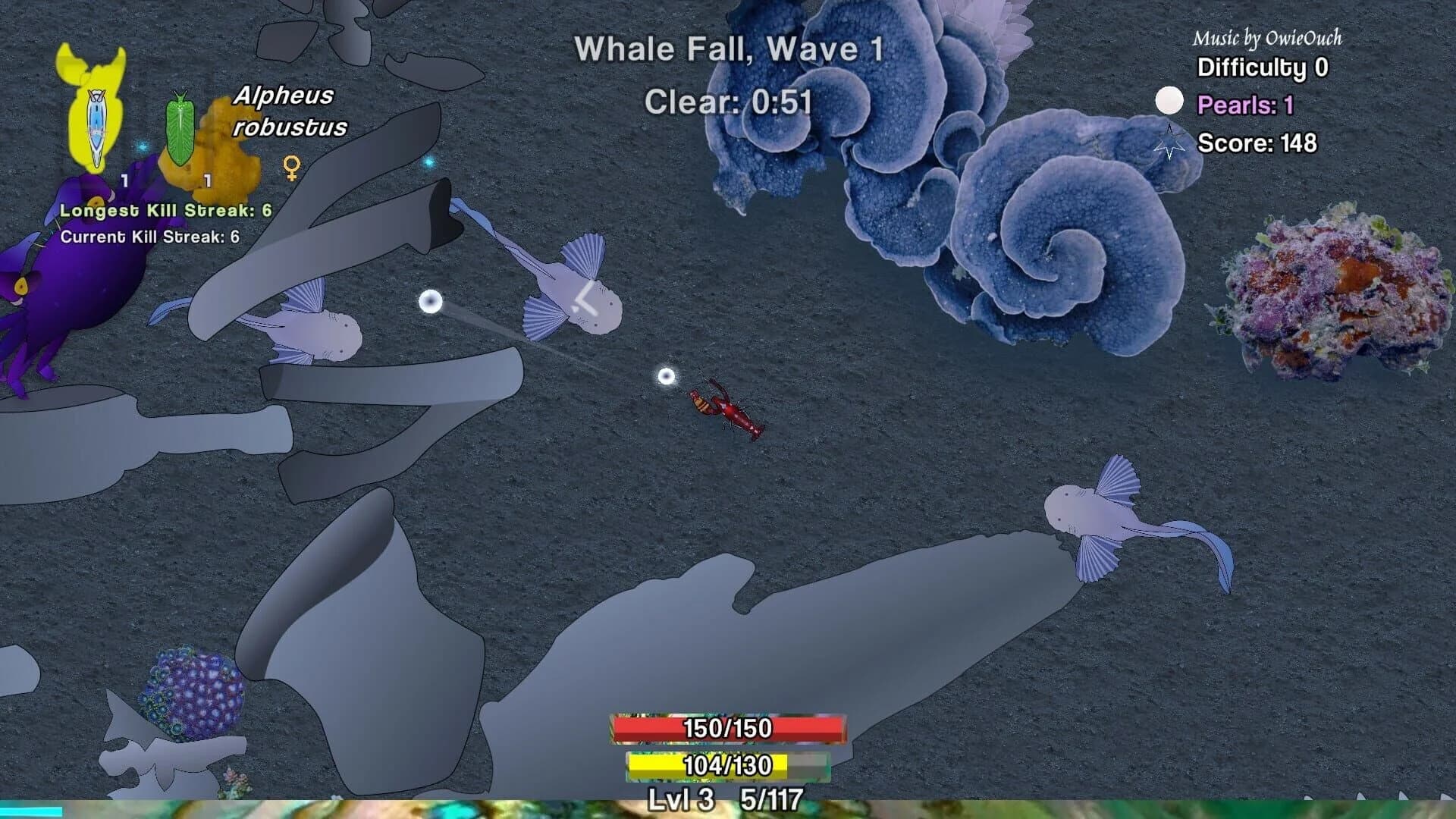Click the glowing pearl orb near the shrimp

[665, 376]
